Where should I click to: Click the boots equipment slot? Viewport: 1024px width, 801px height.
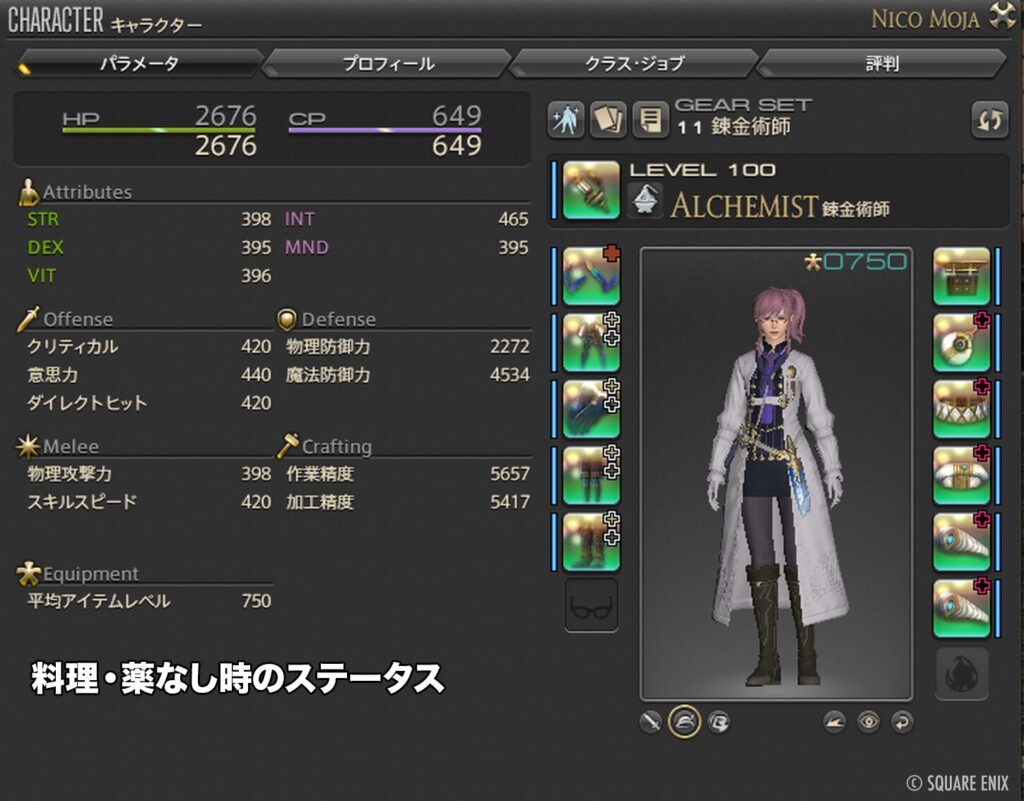pos(591,541)
